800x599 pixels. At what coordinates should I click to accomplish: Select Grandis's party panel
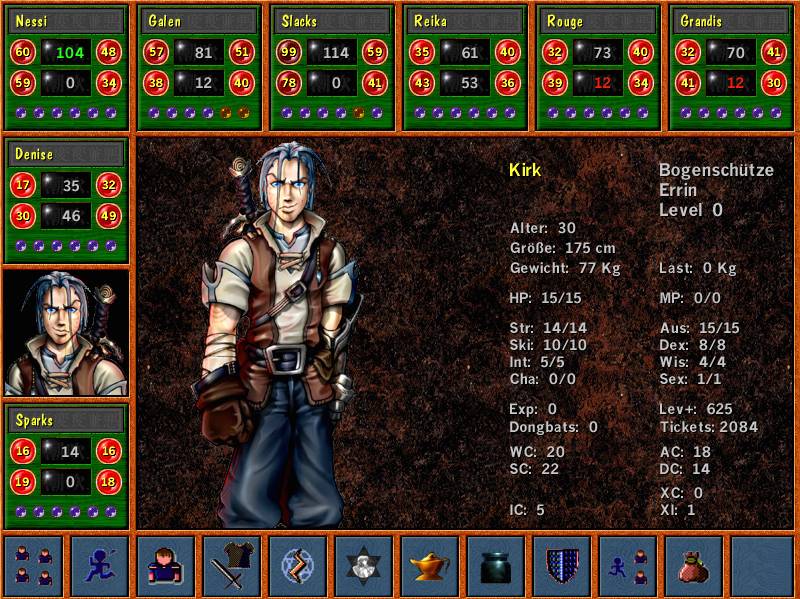[x=731, y=67]
